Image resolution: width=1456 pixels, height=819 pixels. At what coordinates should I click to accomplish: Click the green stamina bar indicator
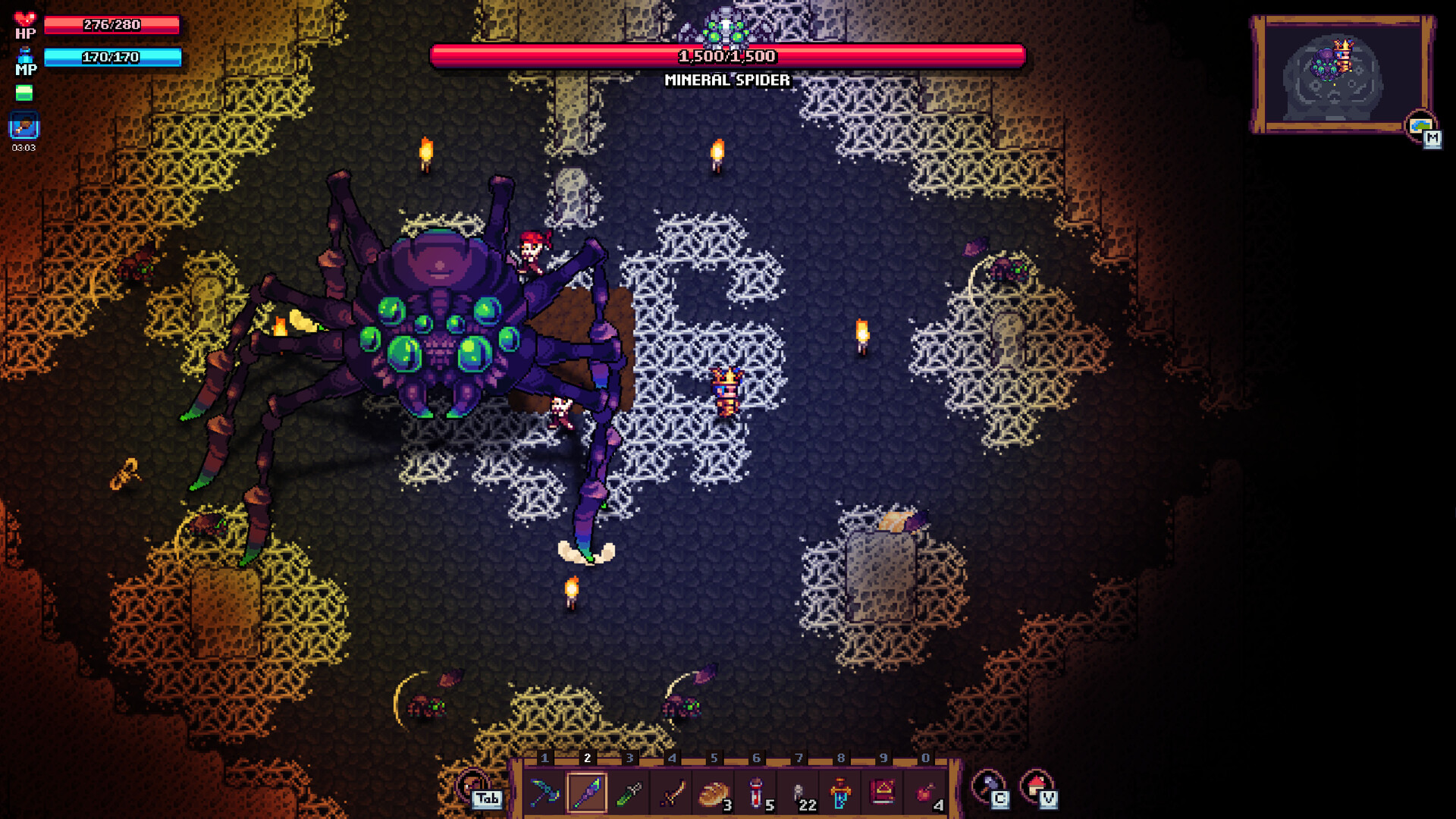pyautogui.click(x=25, y=91)
